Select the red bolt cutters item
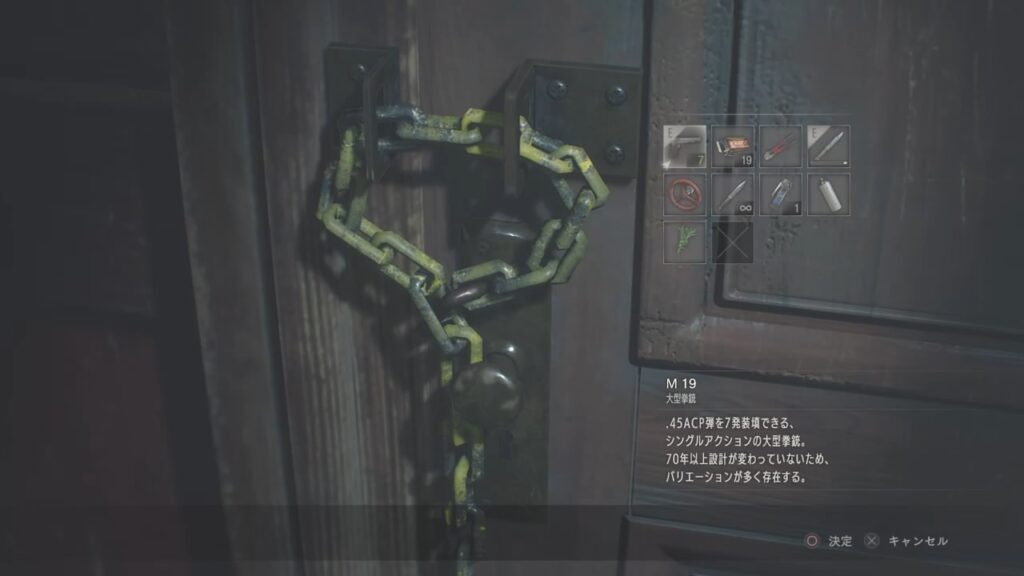 (780, 145)
